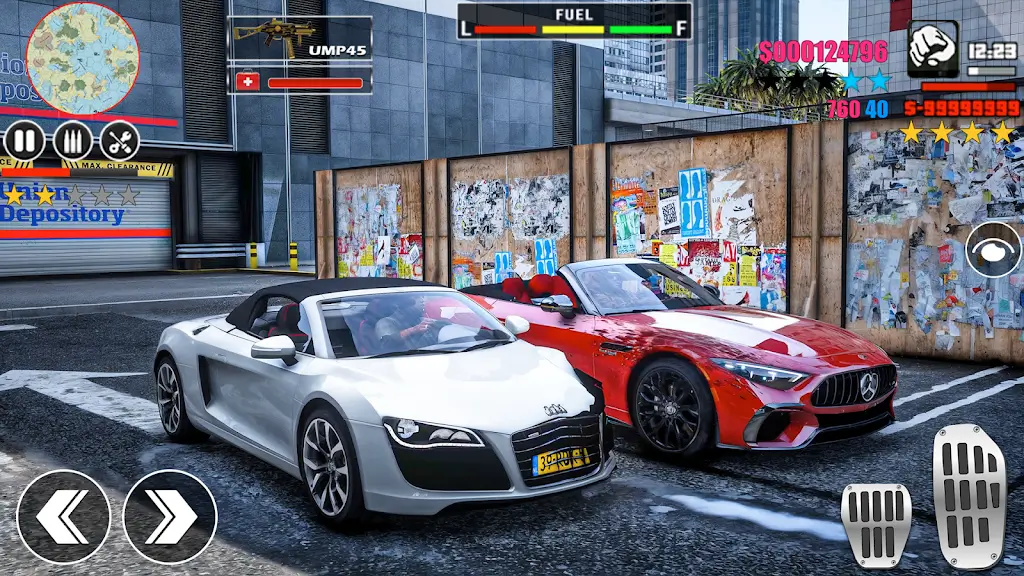The height and width of the screenshot is (576, 1024).
Task: Open the wrench and screwdriver repair button
Action: pyautogui.click(x=120, y=140)
